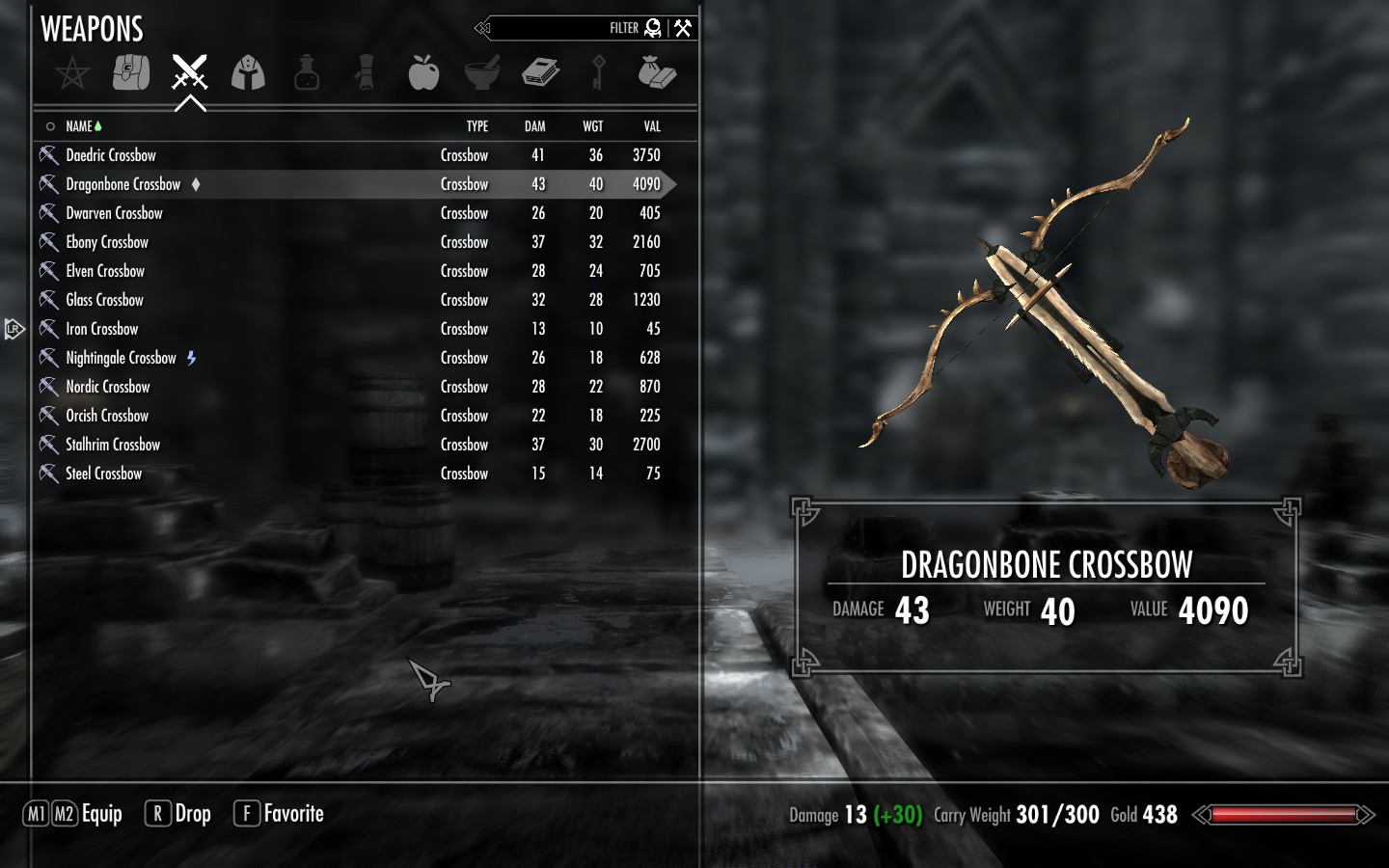
Task: Sort the list by the VAL column
Action: pyautogui.click(x=652, y=126)
